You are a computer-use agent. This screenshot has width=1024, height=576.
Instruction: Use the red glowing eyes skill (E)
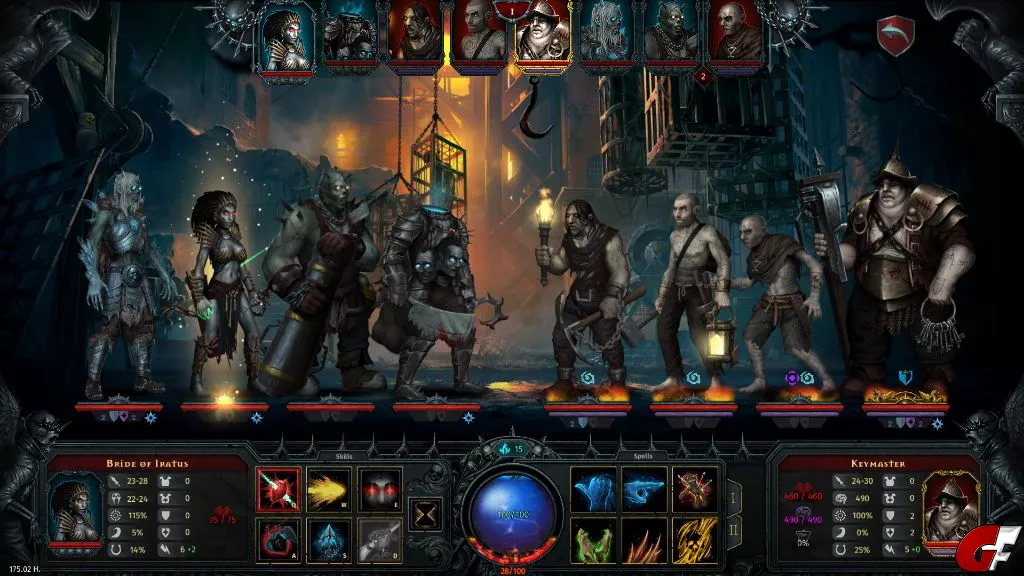coord(380,489)
